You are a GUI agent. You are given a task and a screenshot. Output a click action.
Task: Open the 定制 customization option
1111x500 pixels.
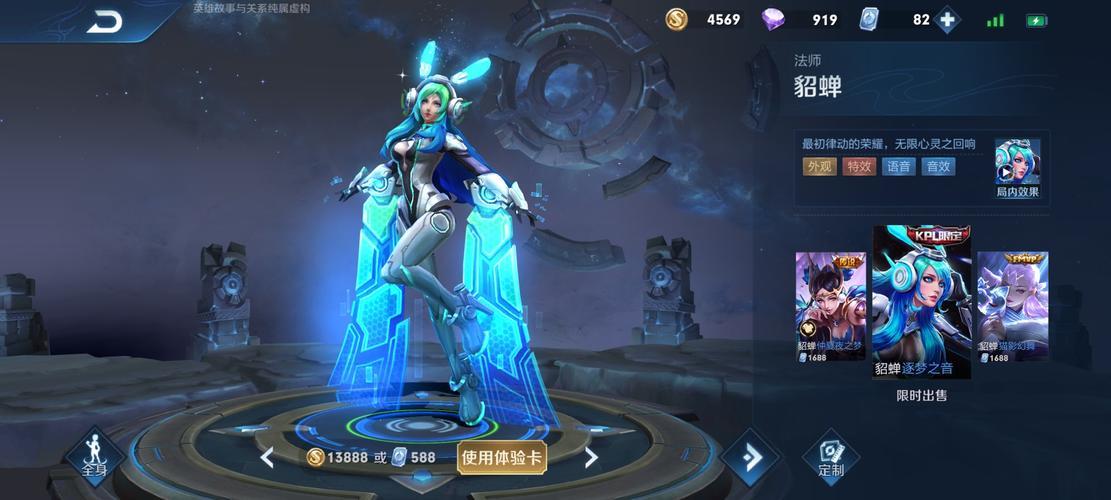[x=830, y=457]
